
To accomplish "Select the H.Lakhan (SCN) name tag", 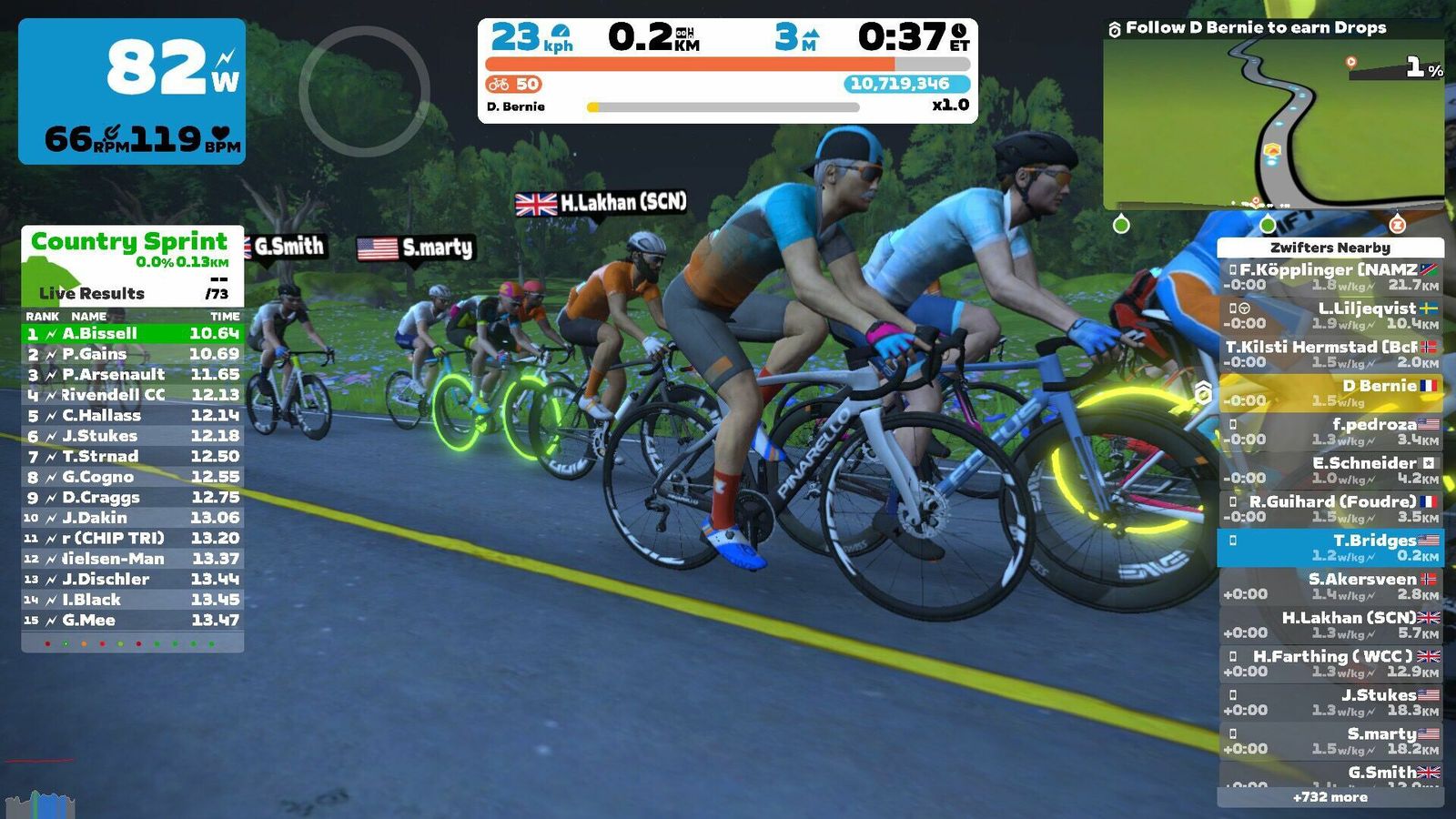I will pyautogui.click(x=602, y=203).
